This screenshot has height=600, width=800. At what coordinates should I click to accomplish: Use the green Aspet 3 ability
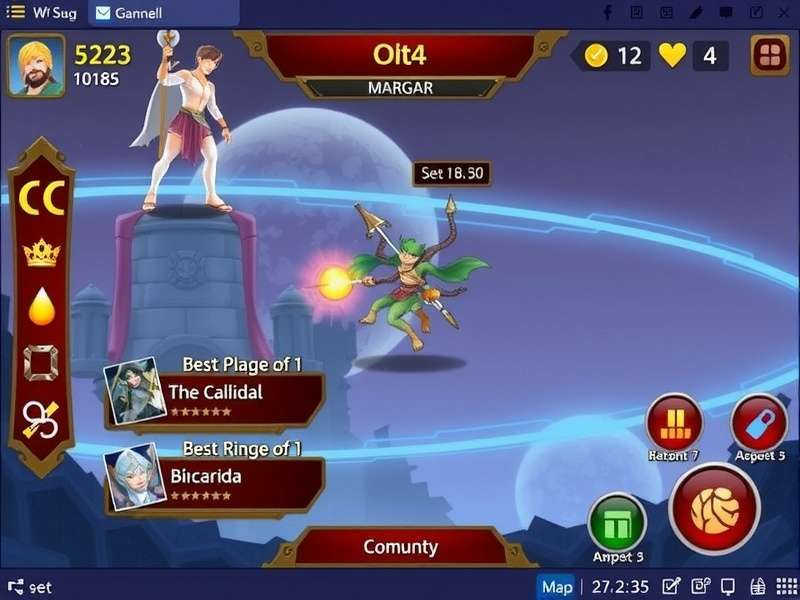click(x=617, y=522)
